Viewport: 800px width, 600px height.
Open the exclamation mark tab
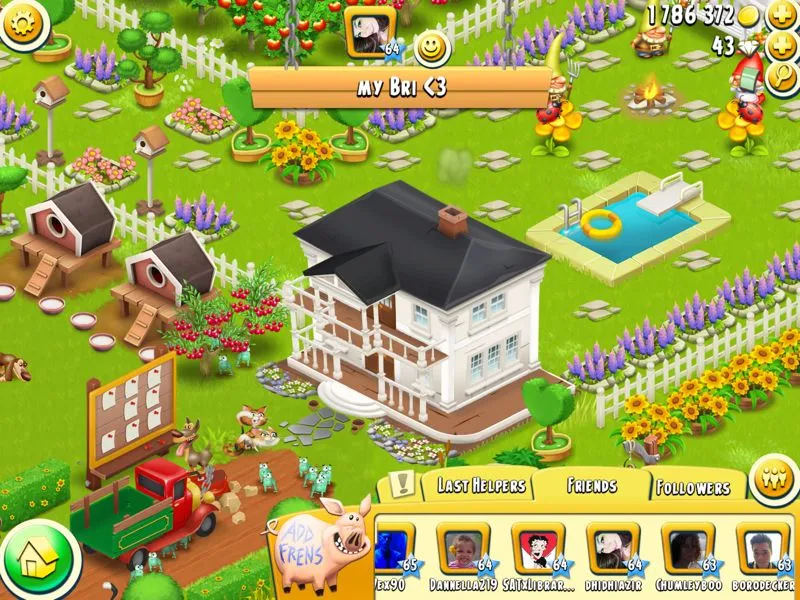pyautogui.click(x=402, y=485)
